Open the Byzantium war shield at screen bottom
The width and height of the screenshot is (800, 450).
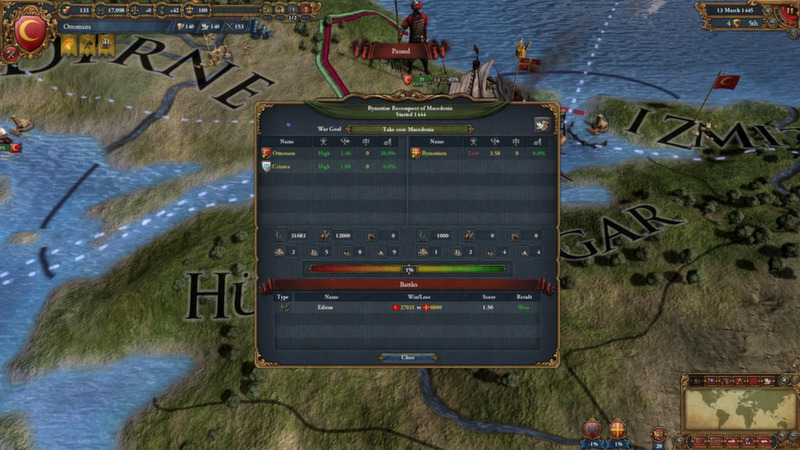coord(617,429)
